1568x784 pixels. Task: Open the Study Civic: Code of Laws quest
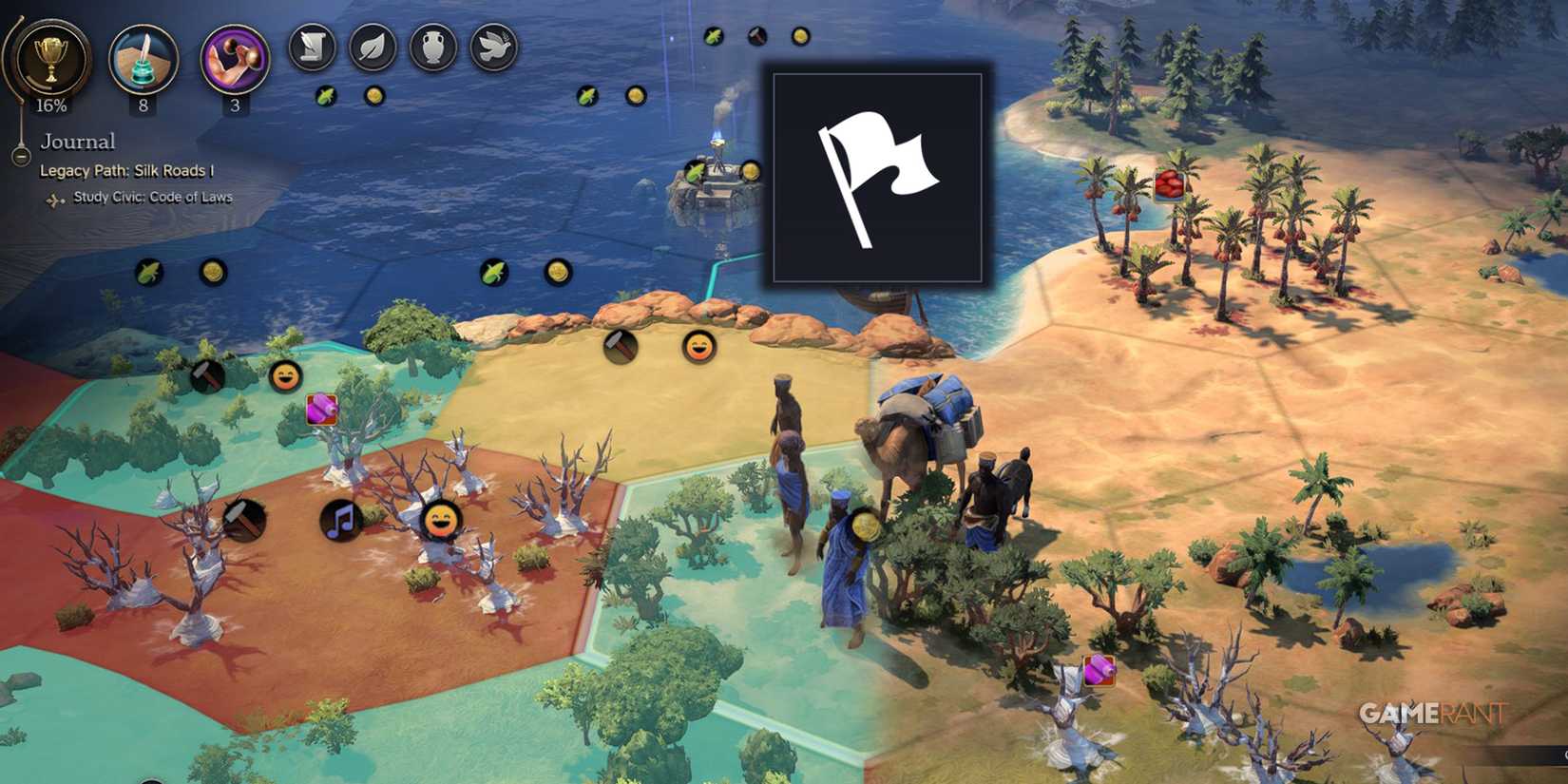pyautogui.click(x=152, y=197)
